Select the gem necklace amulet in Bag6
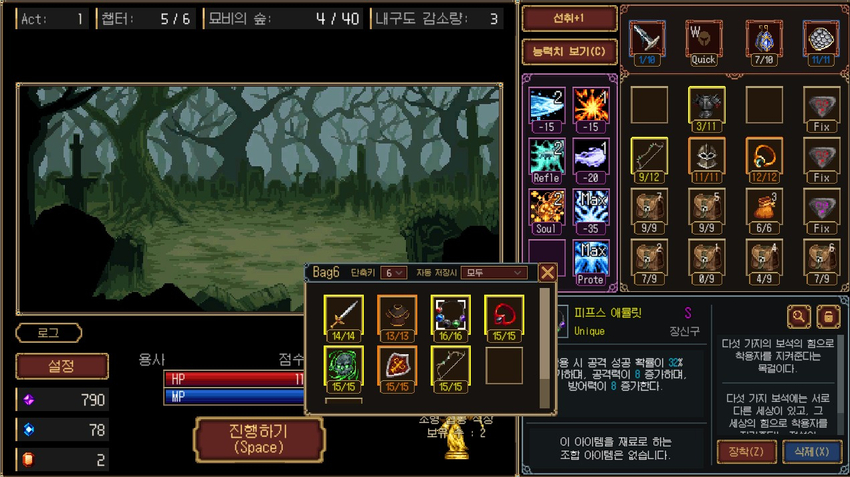The width and height of the screenshot is (850, 477). 450,315
